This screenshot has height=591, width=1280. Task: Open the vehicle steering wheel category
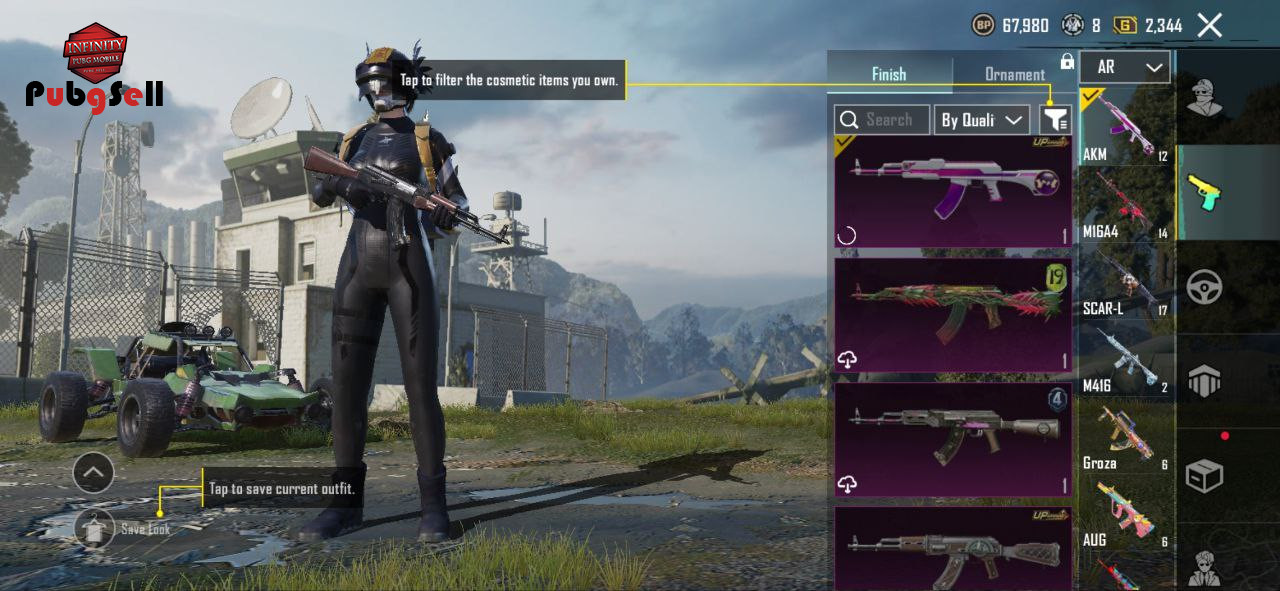(1204, 287)
